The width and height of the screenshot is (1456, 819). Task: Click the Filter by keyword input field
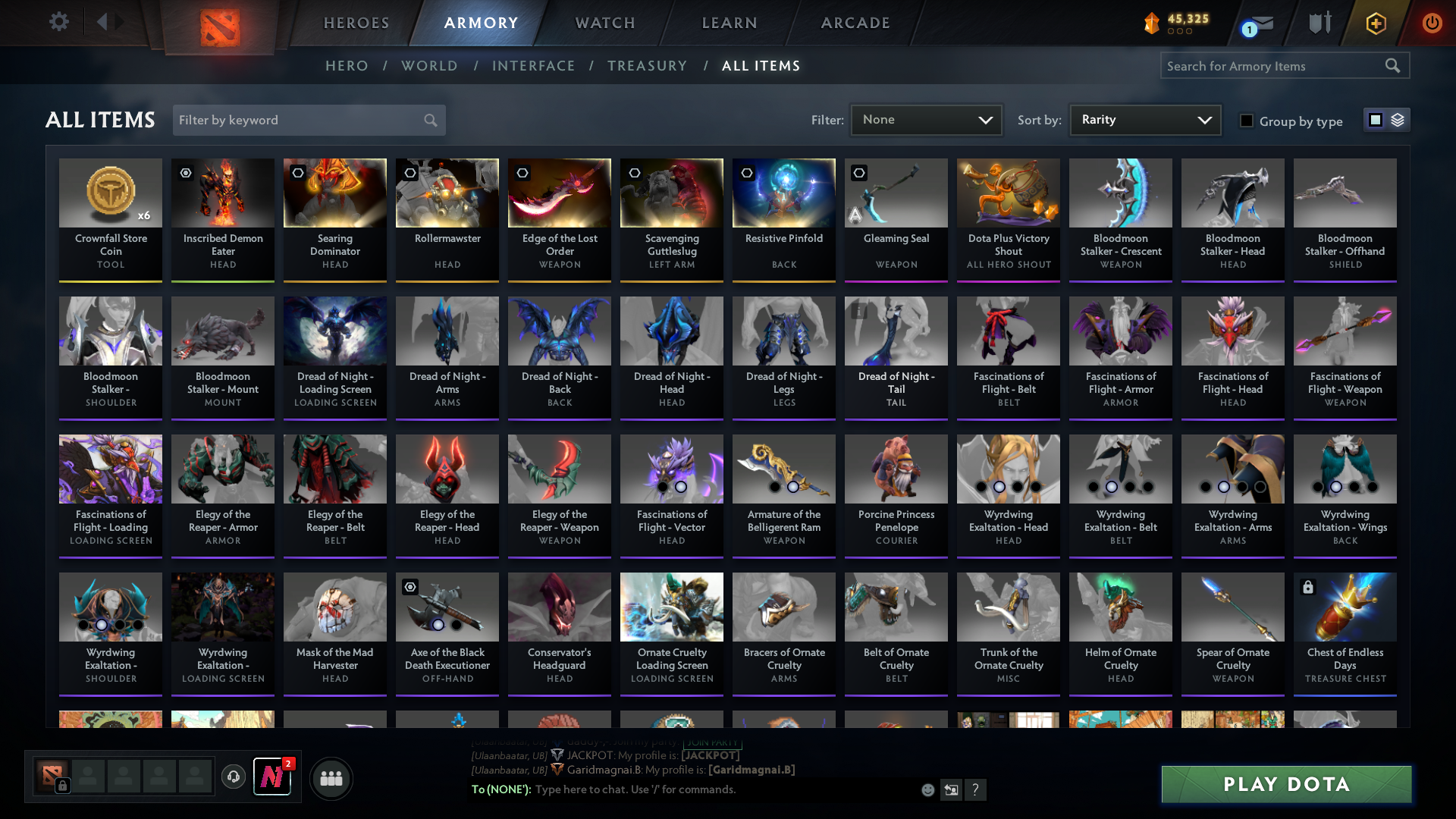tap(296, 120)
